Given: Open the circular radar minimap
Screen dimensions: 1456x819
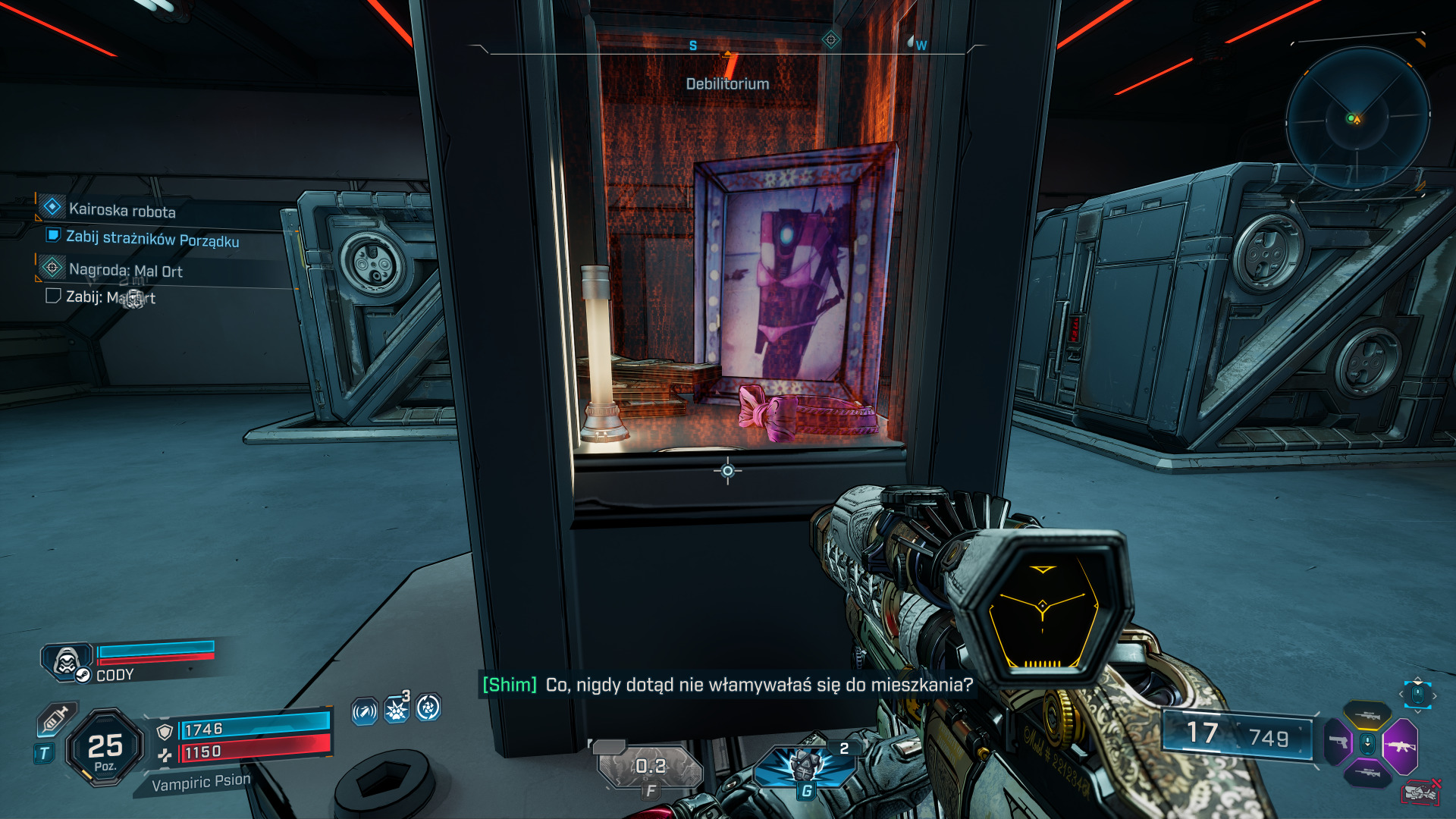Looking at the screenshot, I should click(1357, 118).
